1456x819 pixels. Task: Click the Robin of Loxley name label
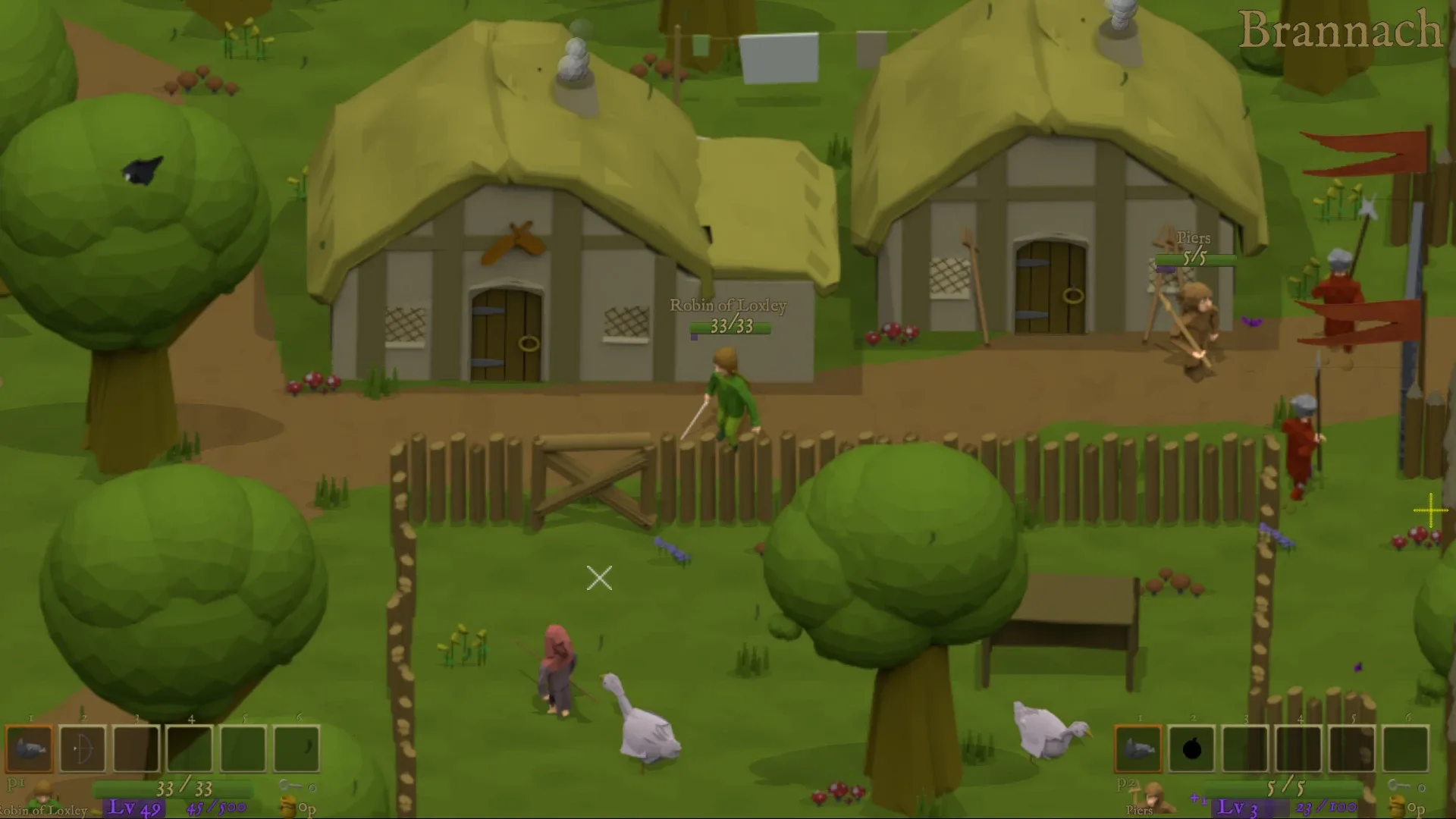point(728,307)
